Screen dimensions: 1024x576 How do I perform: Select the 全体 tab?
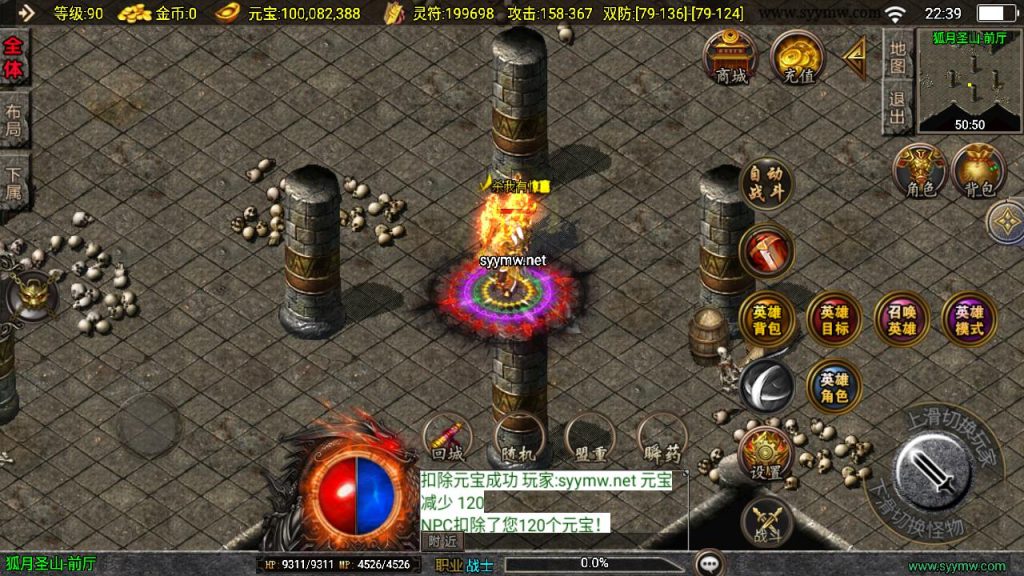pos(14,60)
